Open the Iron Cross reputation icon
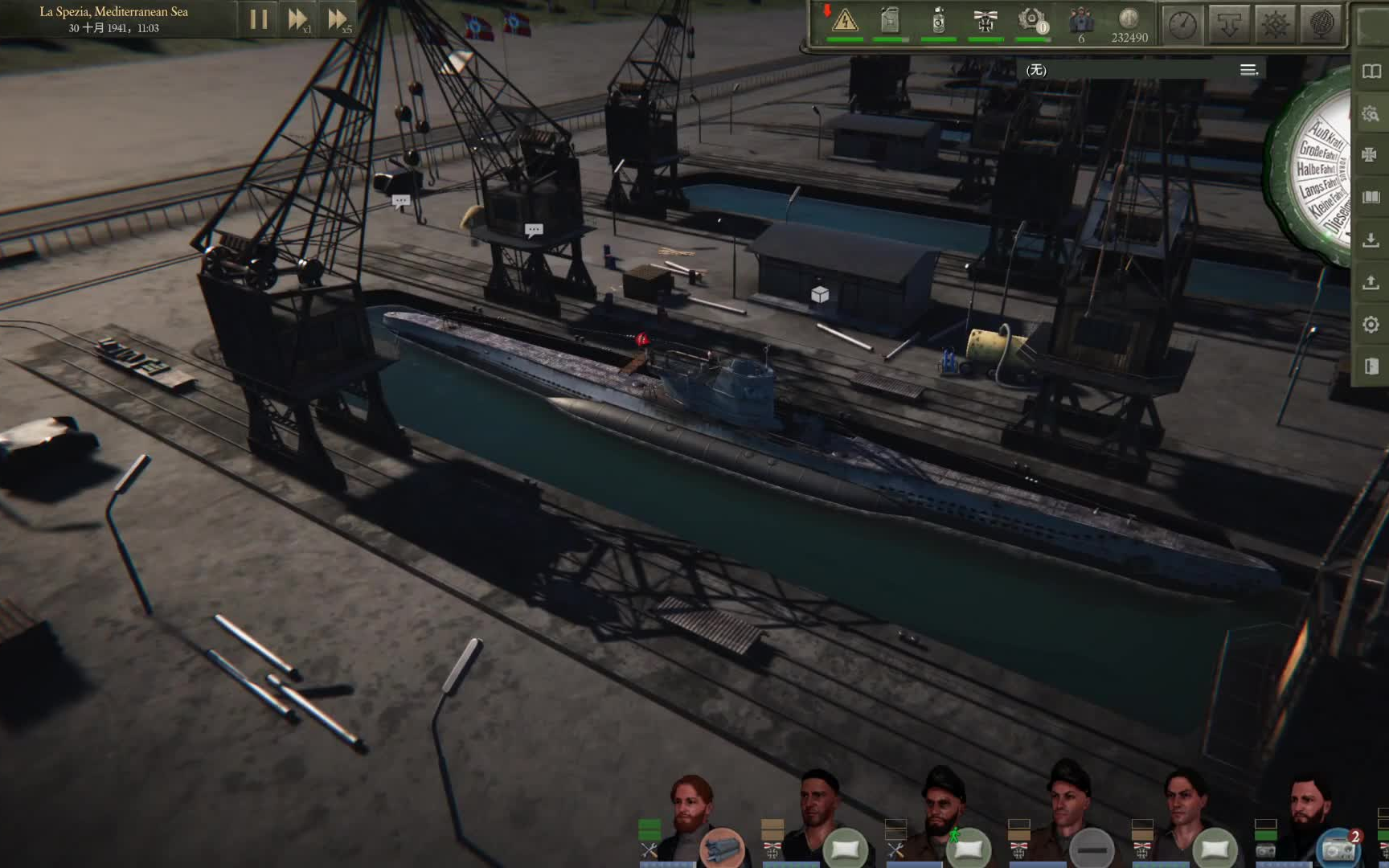This screenshot has width=1389, height=868. point(985,20)
